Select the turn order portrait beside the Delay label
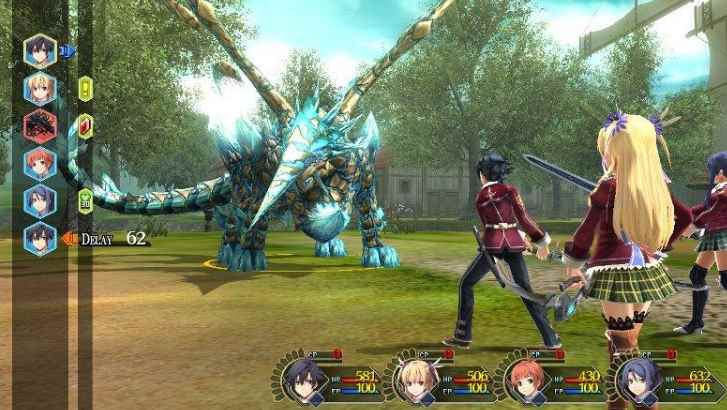The image size is (727, 410). (41, 237)
